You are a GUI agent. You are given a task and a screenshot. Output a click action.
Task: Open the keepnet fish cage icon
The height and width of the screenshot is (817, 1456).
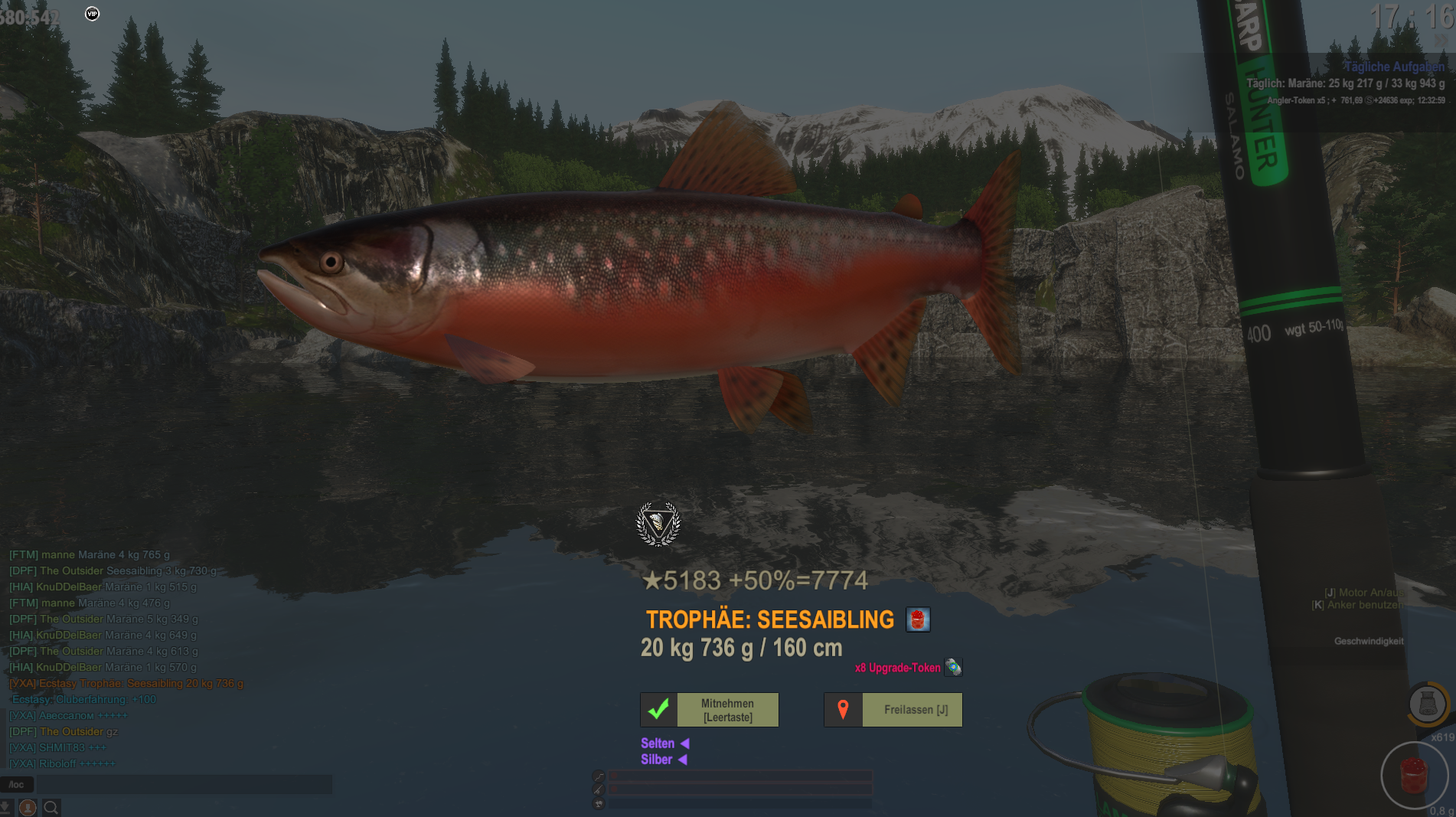point(1427,703)
